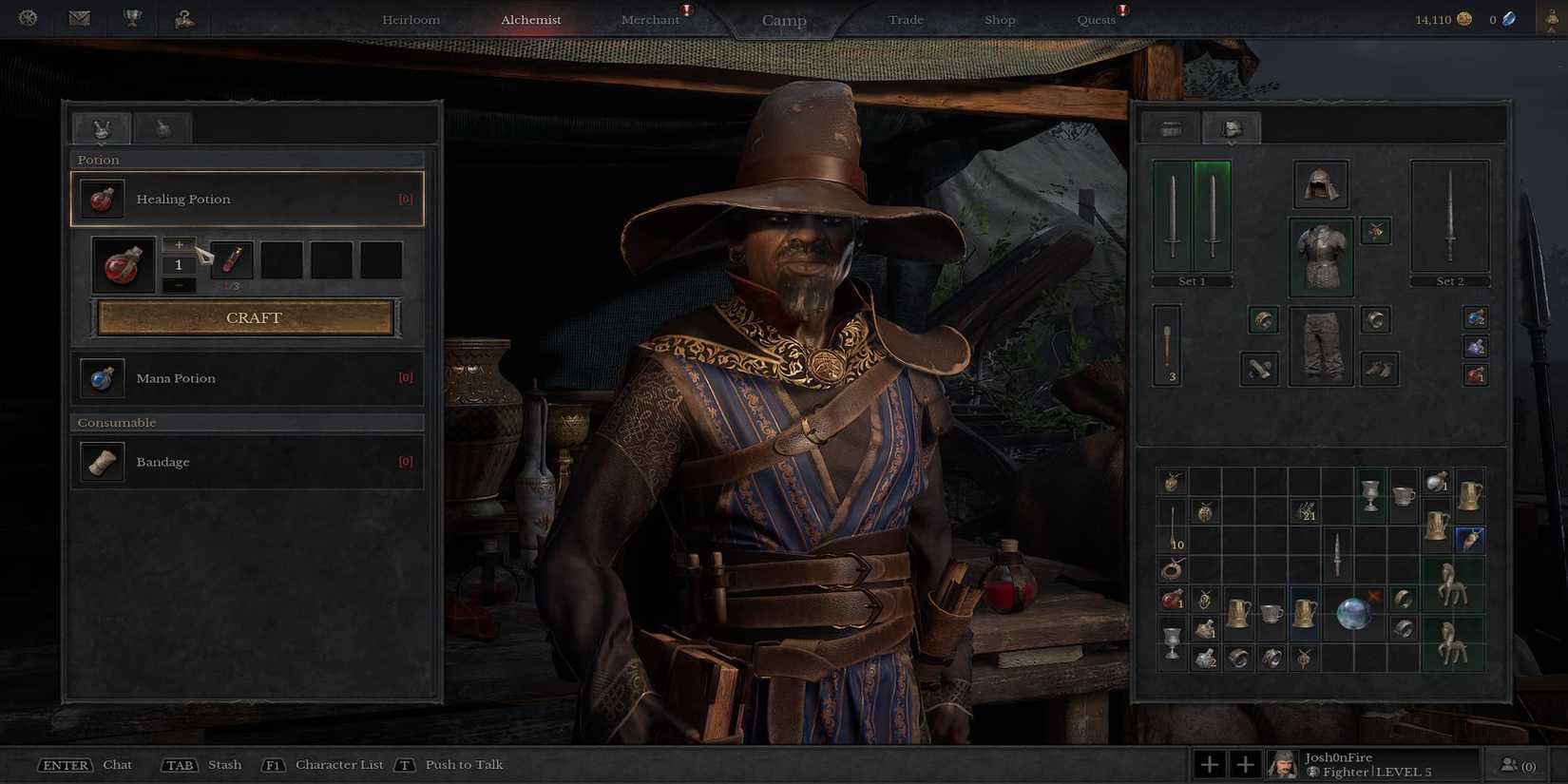Click the quantity field showing 1
The height and width of the screenshot is (784, 1568).
[x=178, y=264]
